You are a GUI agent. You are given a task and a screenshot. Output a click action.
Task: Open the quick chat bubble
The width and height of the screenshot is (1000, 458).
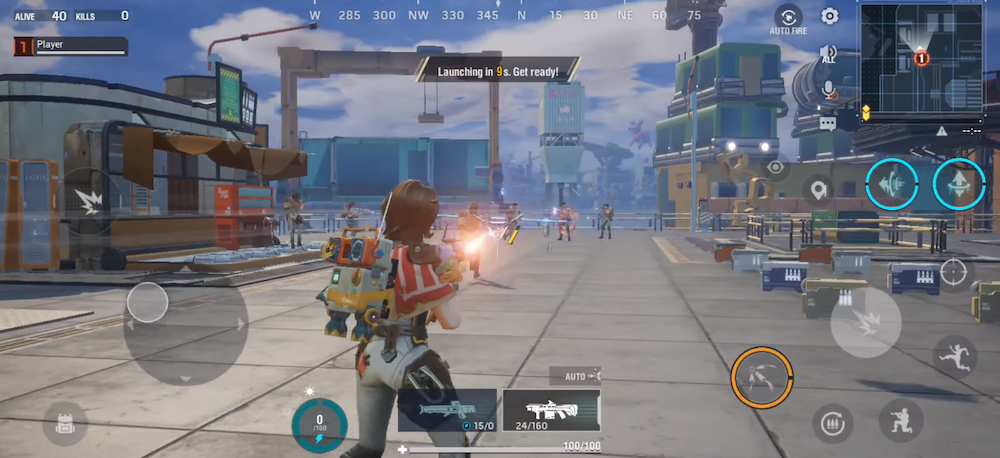click(x=828, y=123)
